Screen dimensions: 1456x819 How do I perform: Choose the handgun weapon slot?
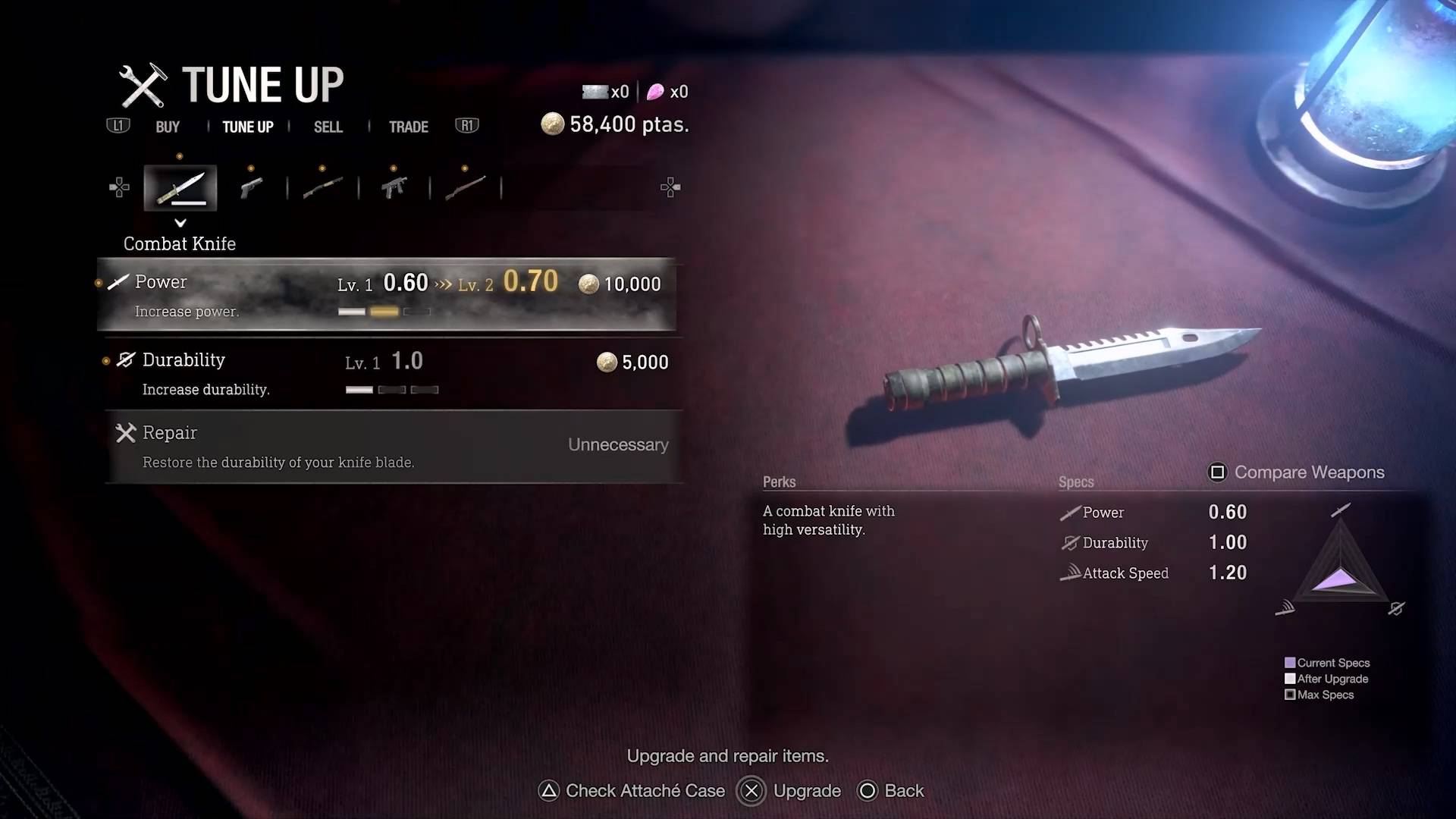[x=251, y=187]
